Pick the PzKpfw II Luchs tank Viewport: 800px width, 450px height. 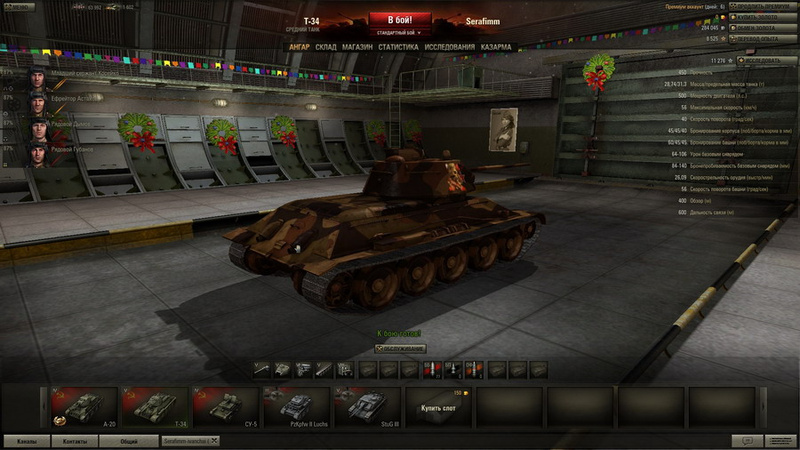(297, 407)
